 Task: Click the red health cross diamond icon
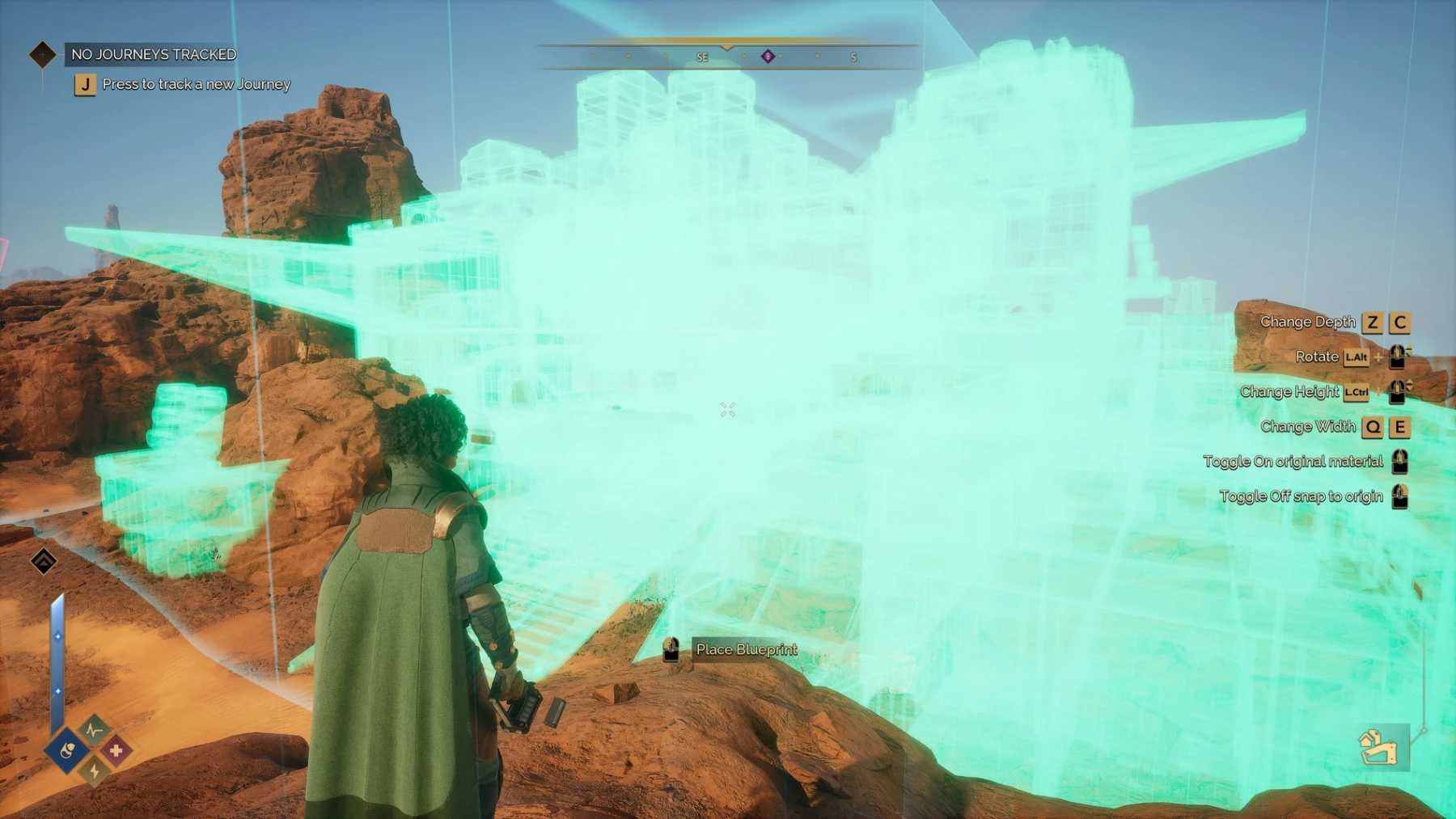tap(117, 750)
